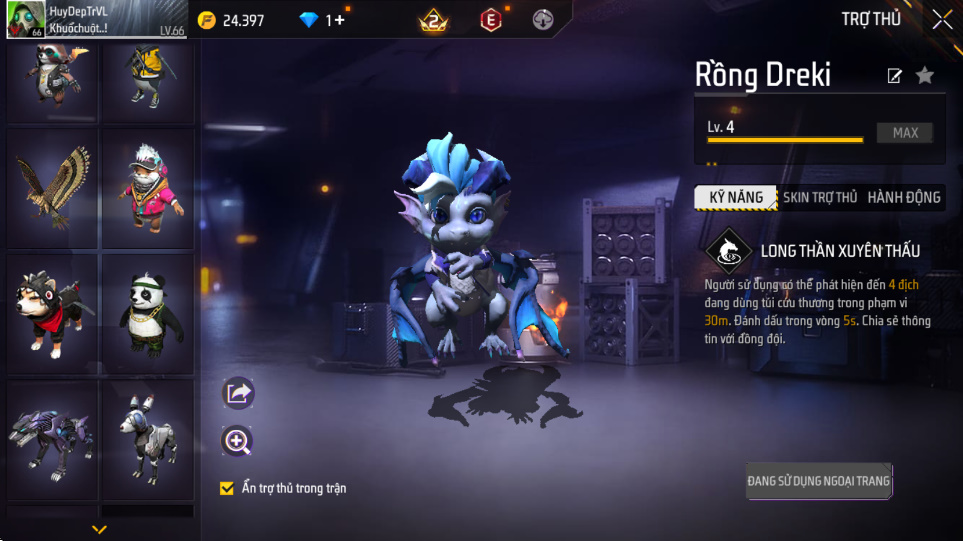
Task: Add diamonds with the plus button
Action: [x=339, y=20]
